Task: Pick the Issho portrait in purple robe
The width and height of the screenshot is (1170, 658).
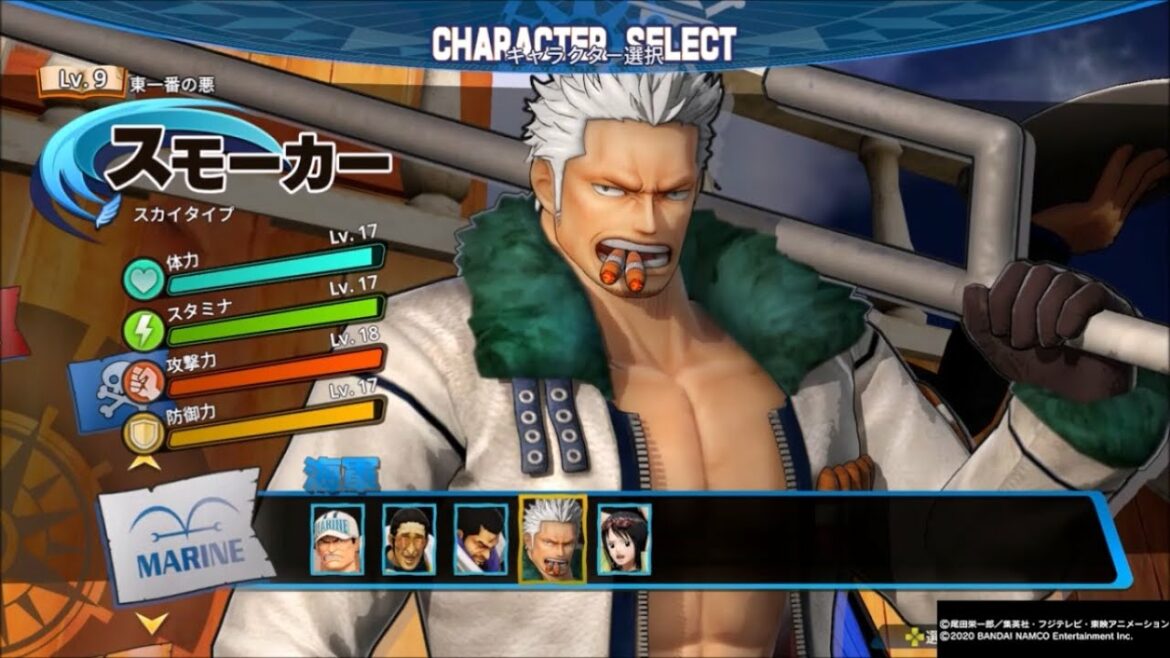Action: 481,539
